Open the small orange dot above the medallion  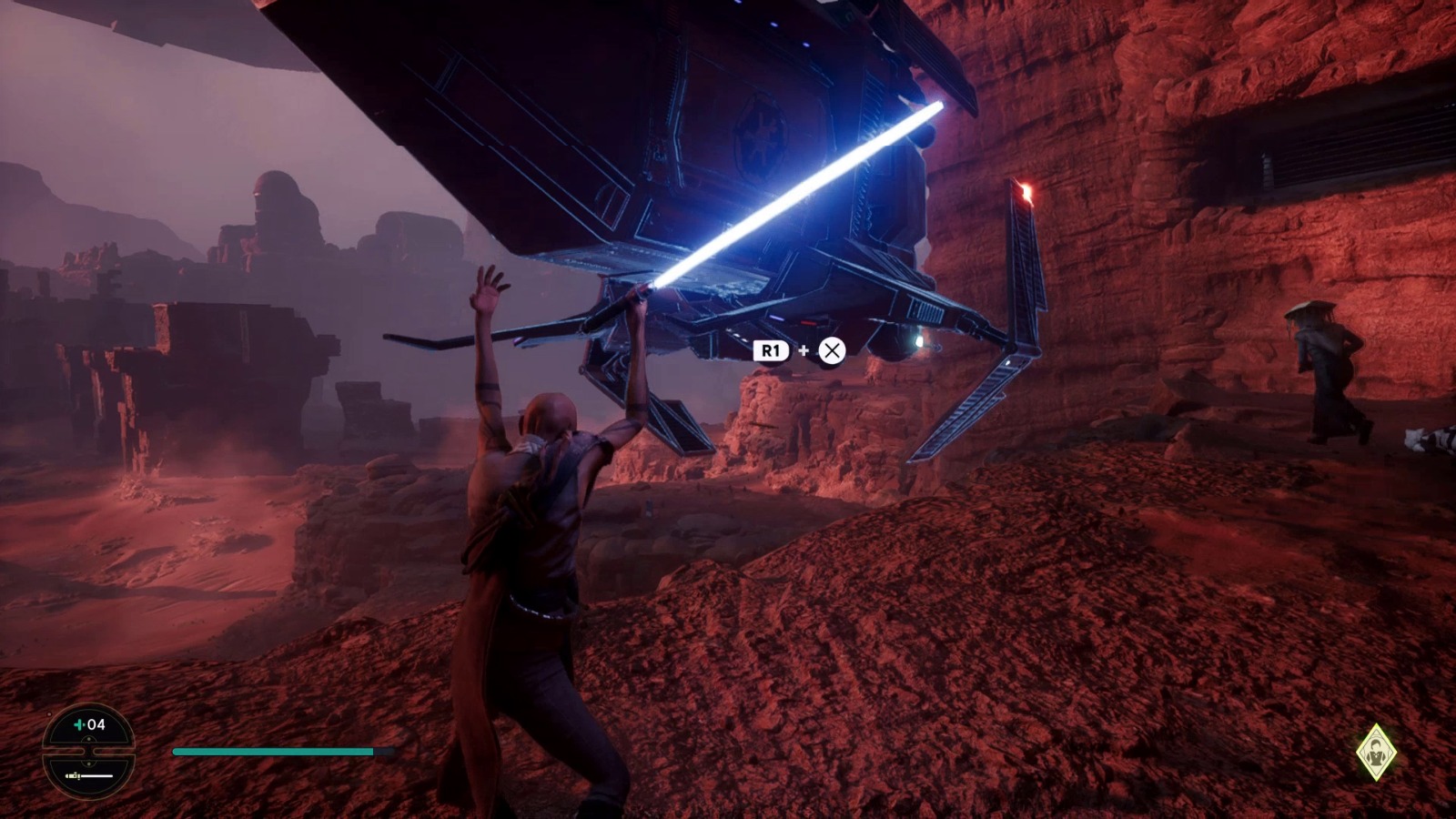click(49, 714)
